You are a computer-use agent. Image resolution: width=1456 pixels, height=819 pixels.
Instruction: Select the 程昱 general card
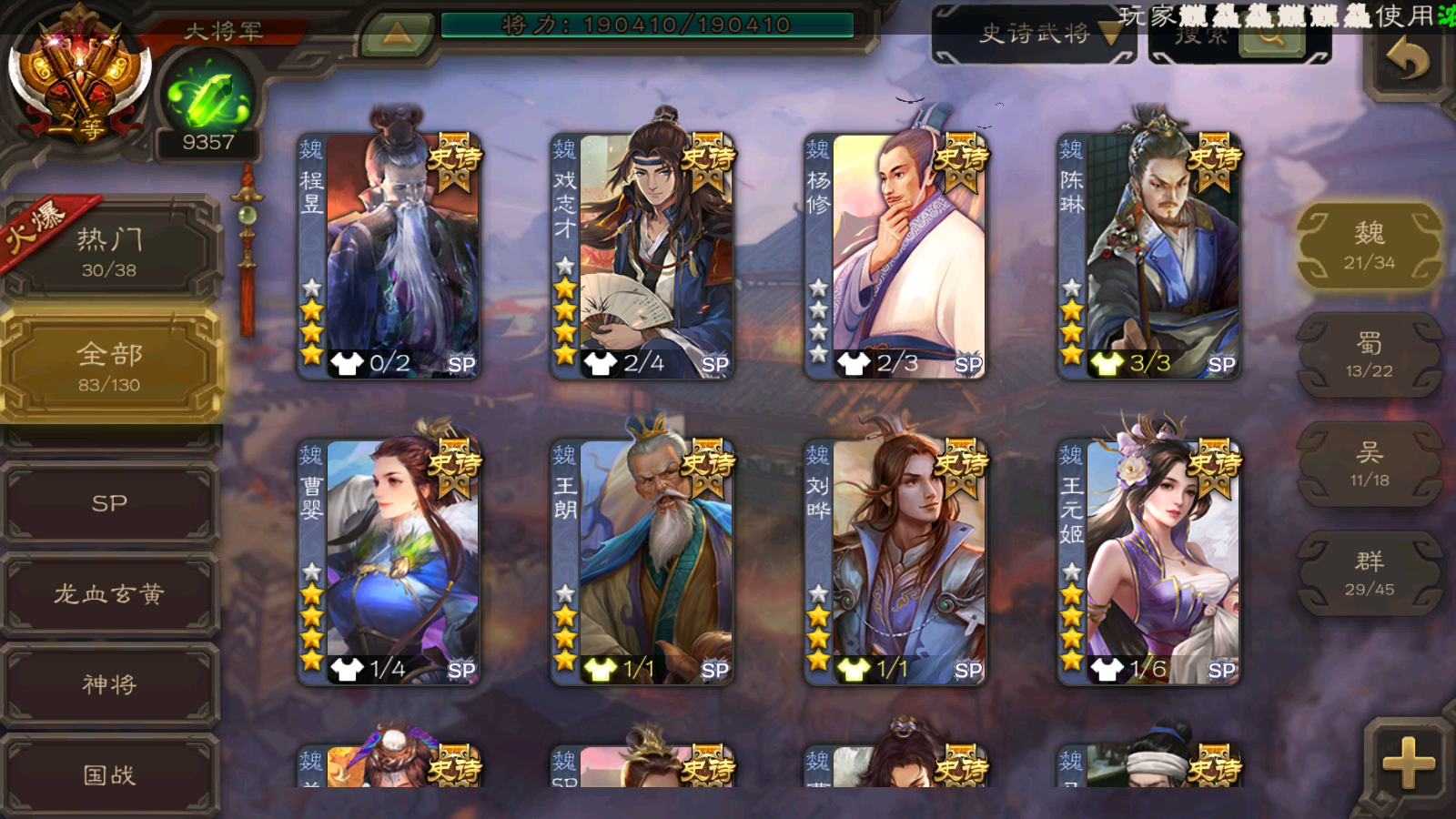[389, 255]
